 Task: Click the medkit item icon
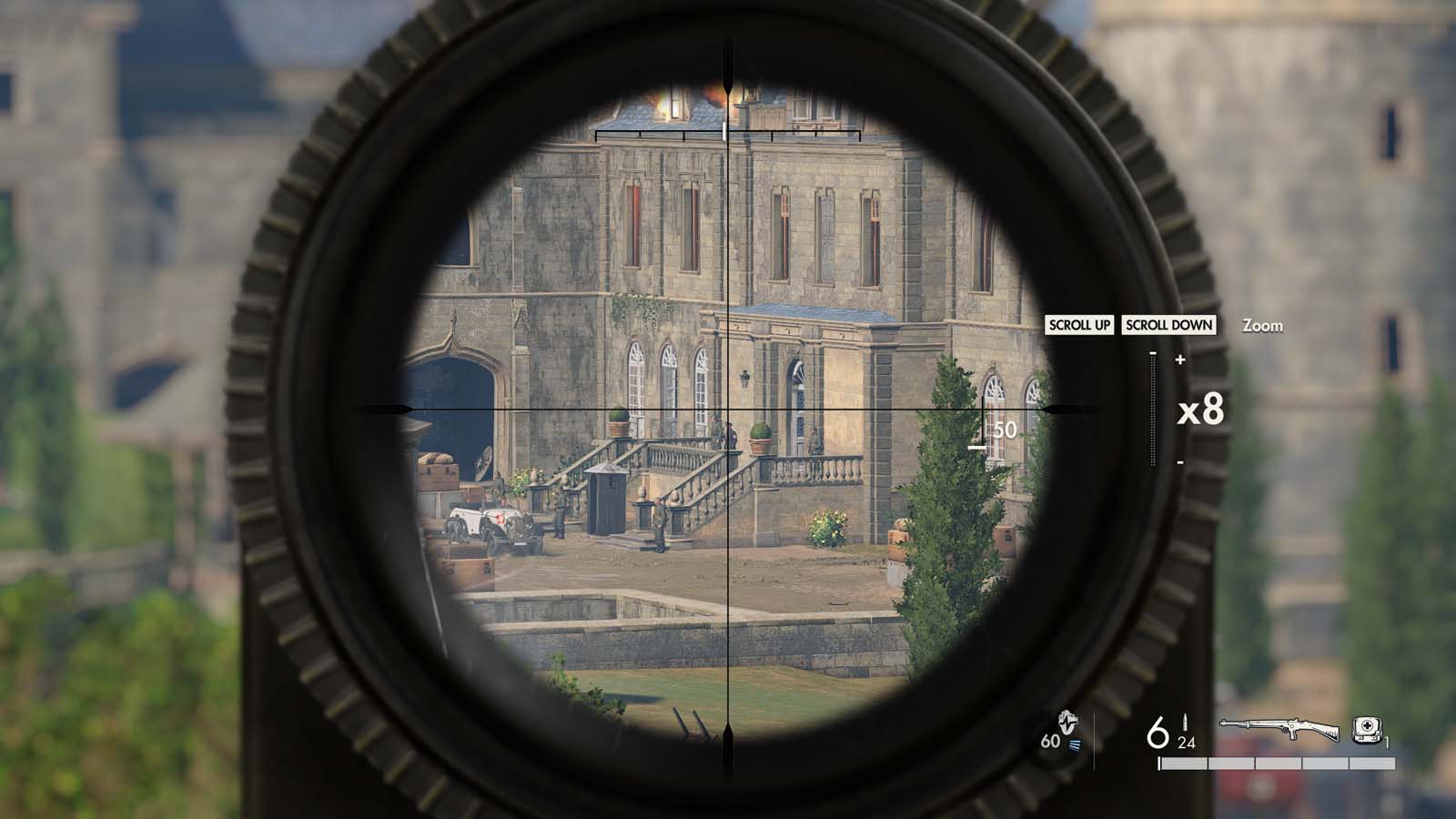point(1366,730)
